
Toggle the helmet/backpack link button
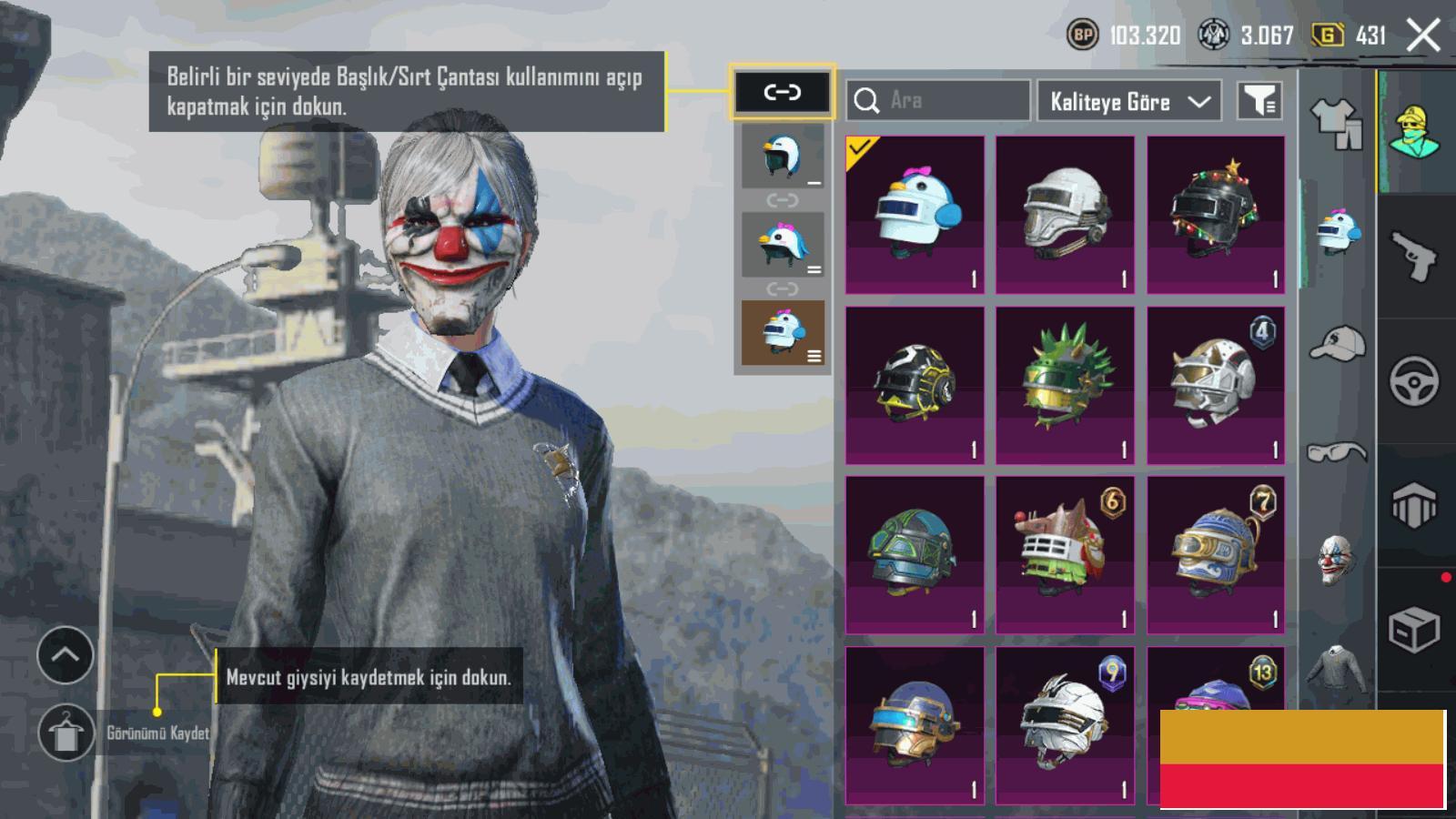tap(782, 92)
